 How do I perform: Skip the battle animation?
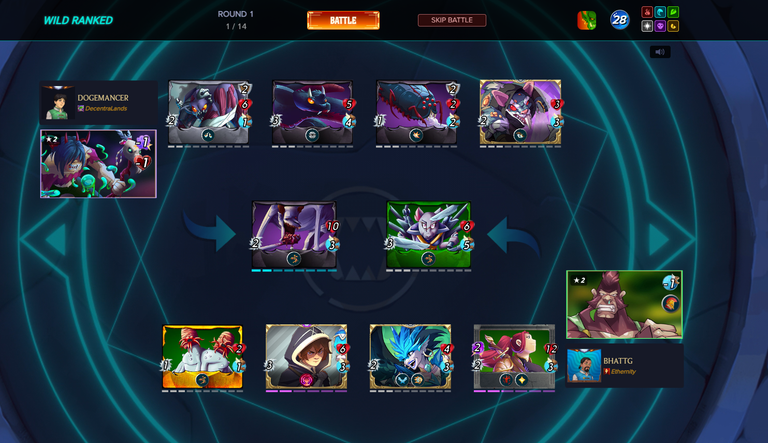(x=452, y=20)
